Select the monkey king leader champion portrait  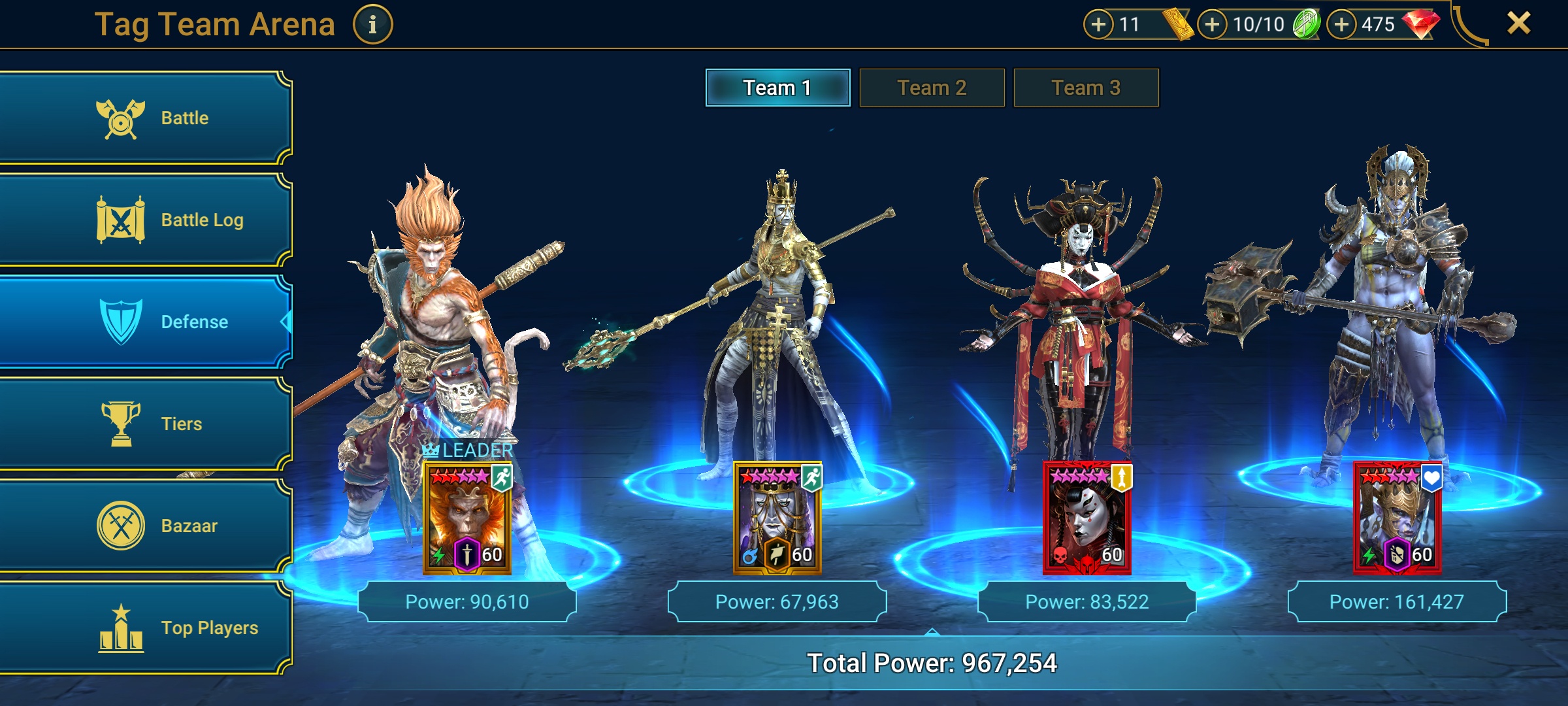point(467,518)
